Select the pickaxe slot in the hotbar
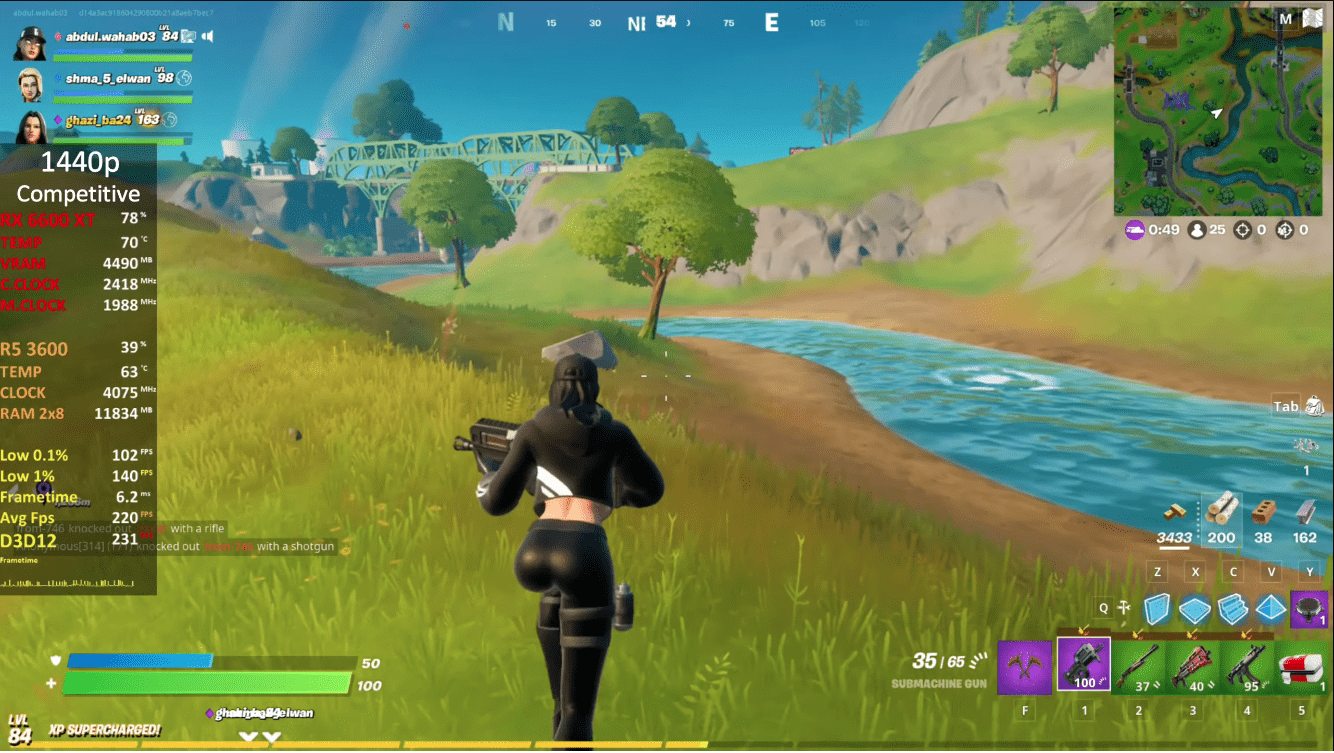This screenshot has height=753, width=1334. click(x=1024, y=665)
